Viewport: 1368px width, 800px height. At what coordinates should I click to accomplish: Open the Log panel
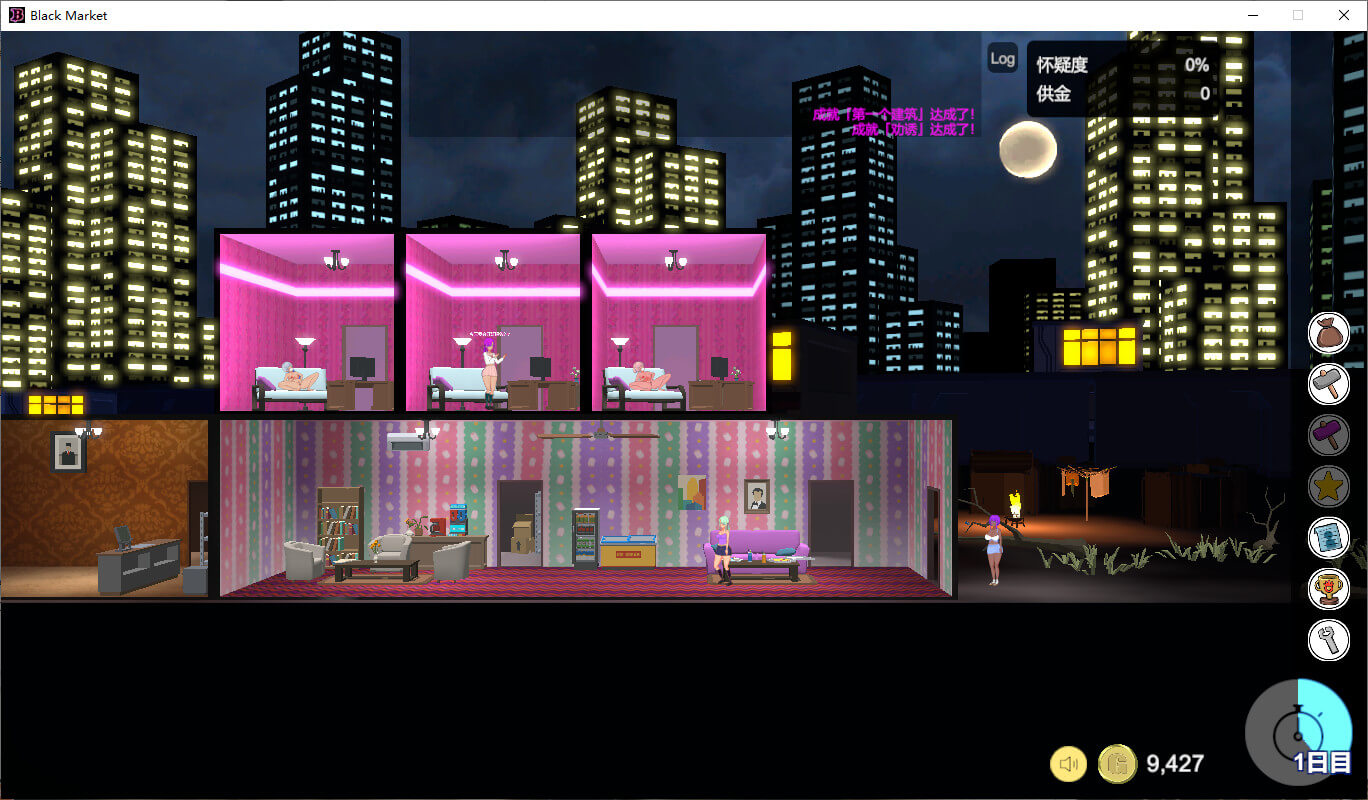[x=1002, y=58]
